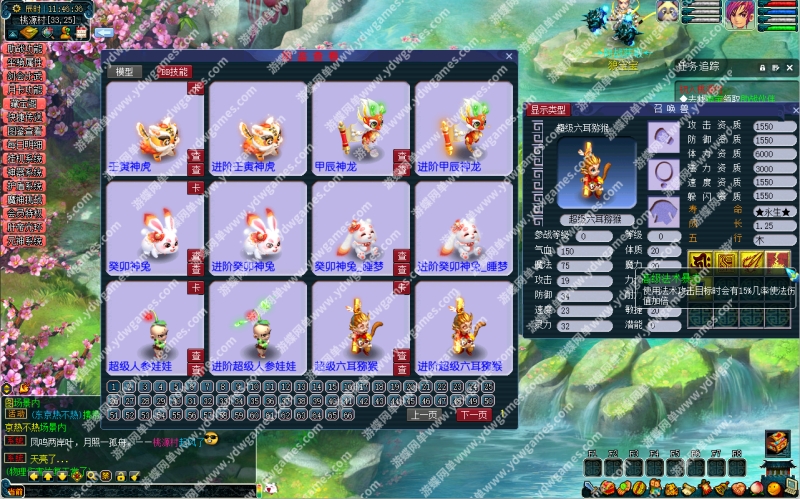Open the 藏宝阁 side menu entry
The height and width of the screenshot is (499, 800).
(25, 102)
